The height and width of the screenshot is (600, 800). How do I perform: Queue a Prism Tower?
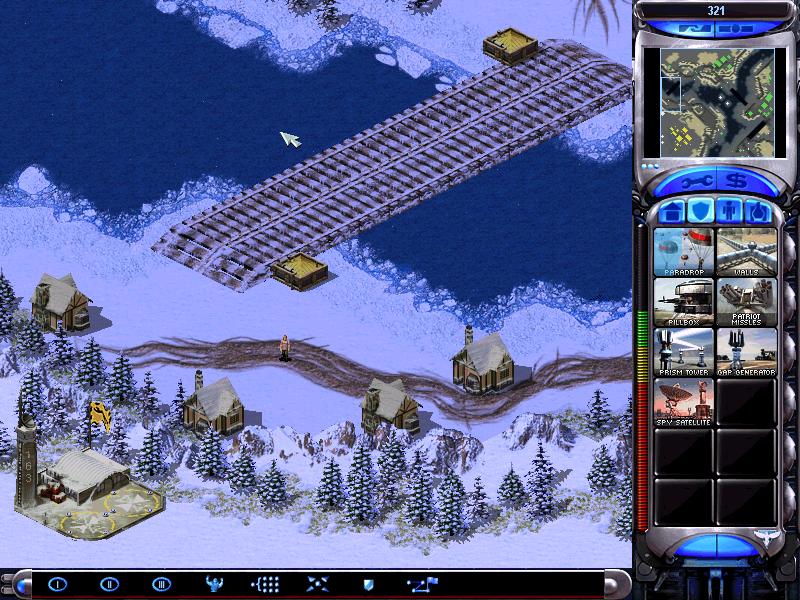click(x=683, y=352)
